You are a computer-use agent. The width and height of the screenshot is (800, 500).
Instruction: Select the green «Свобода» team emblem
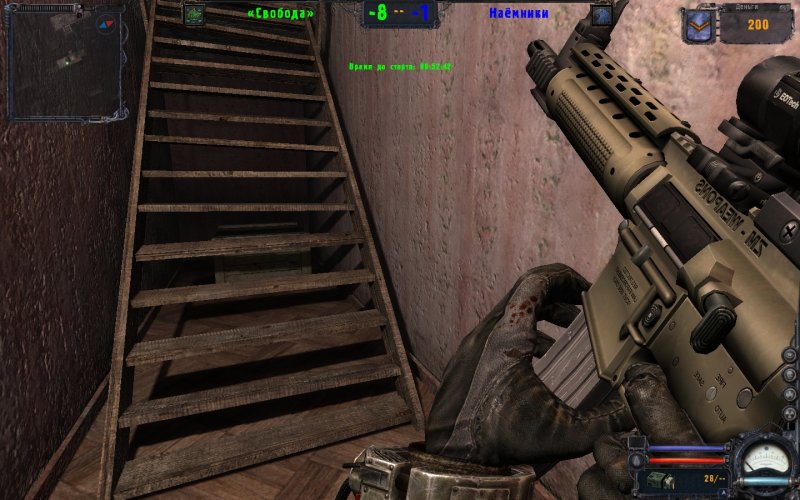194,14
